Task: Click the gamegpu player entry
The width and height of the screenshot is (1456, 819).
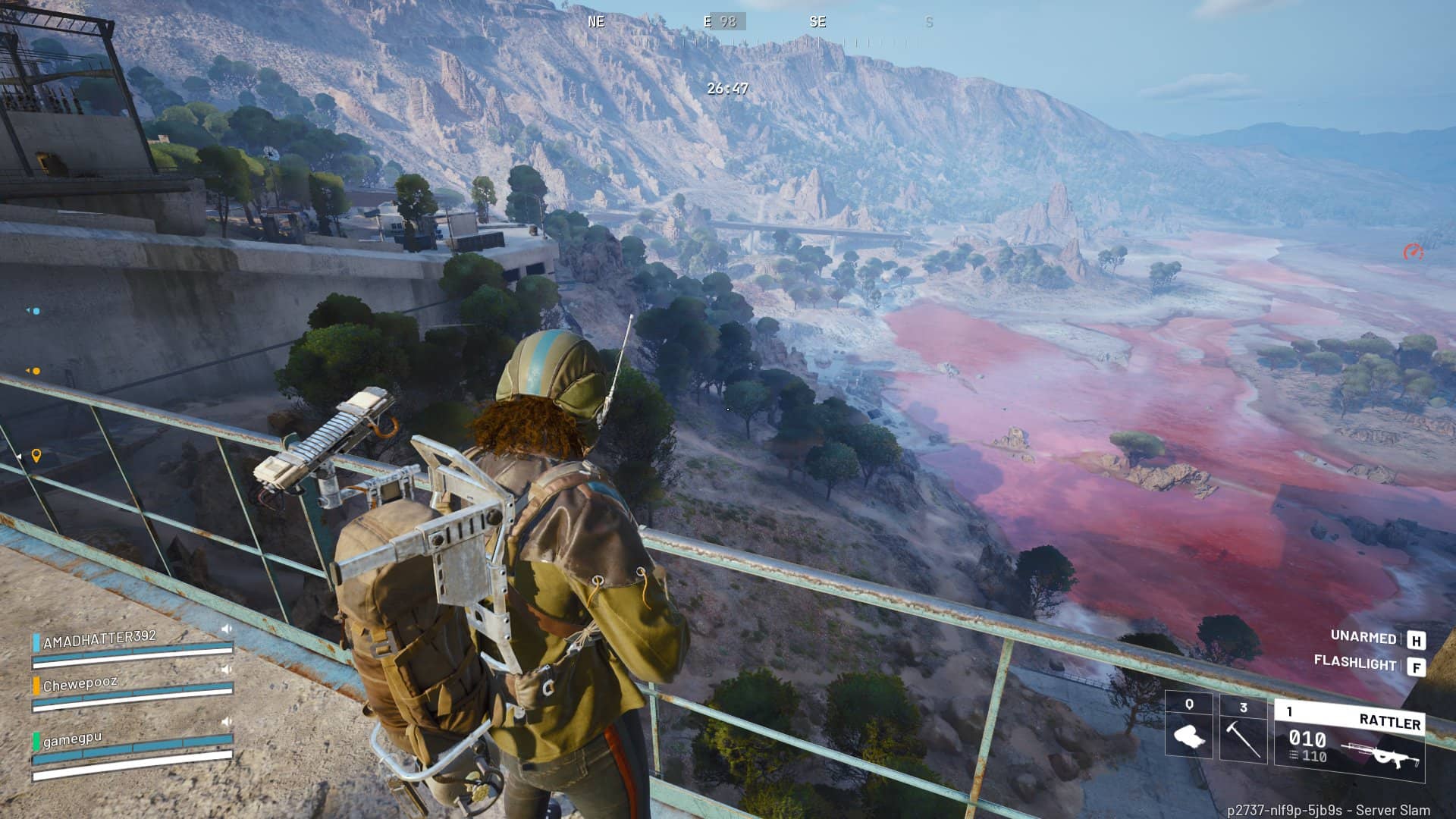Action: 72,739
